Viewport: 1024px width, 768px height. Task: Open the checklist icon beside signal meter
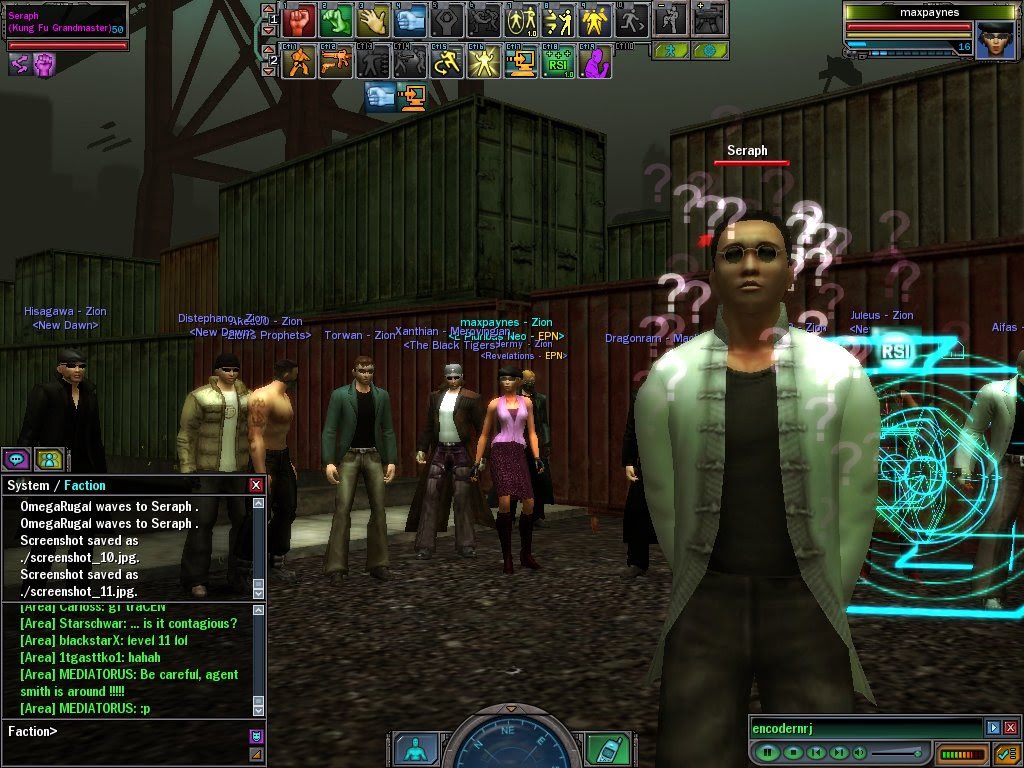click(1005, 753)
